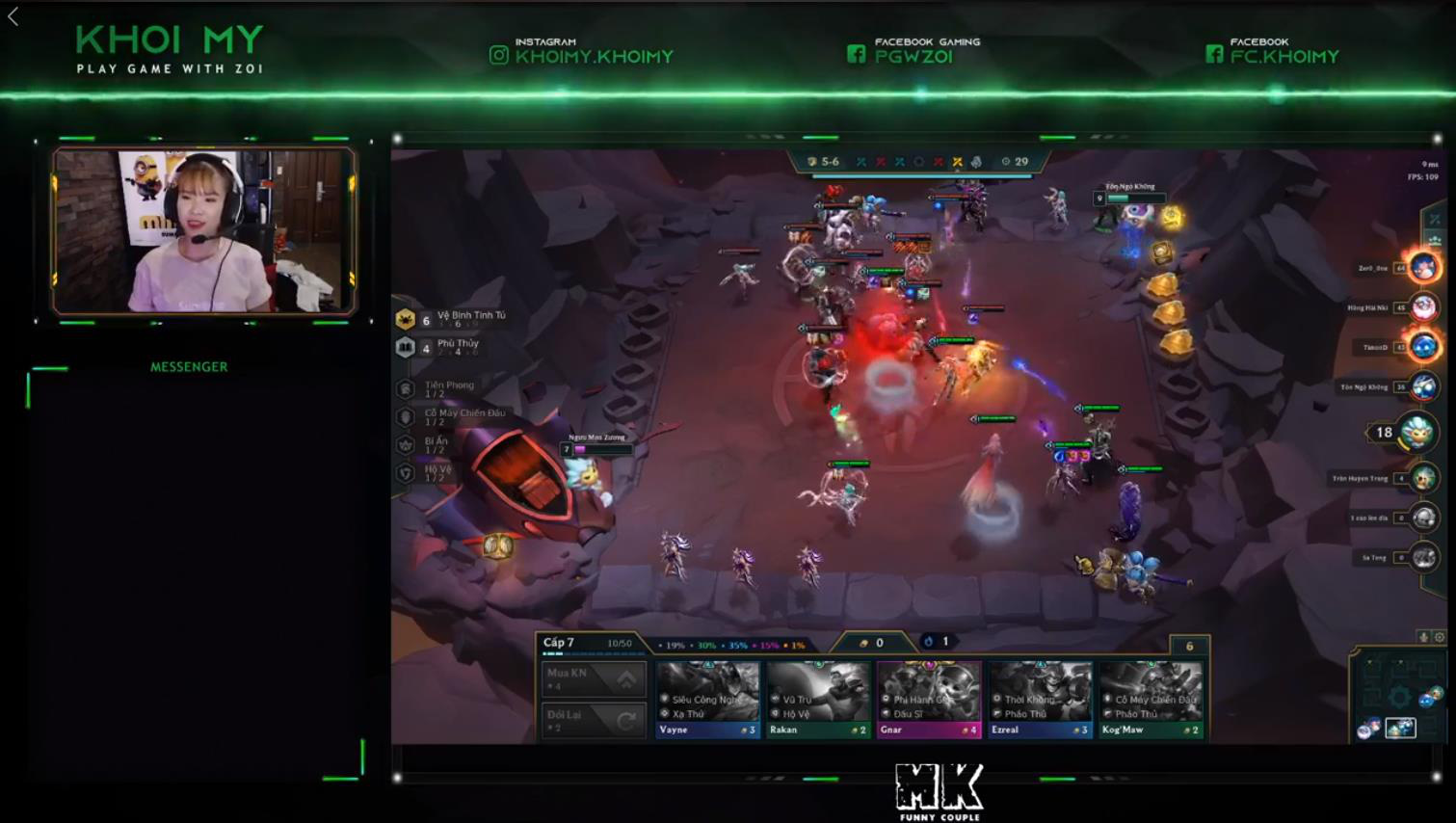Click the Mua KN buy-XP button

pyautogui.click(x=593, y=678)
